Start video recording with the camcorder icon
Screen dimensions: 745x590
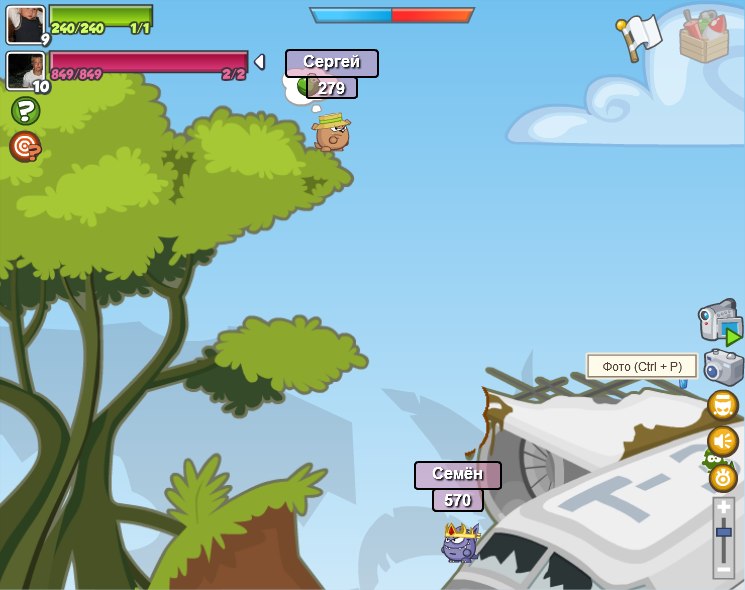[x=719, y=321]
